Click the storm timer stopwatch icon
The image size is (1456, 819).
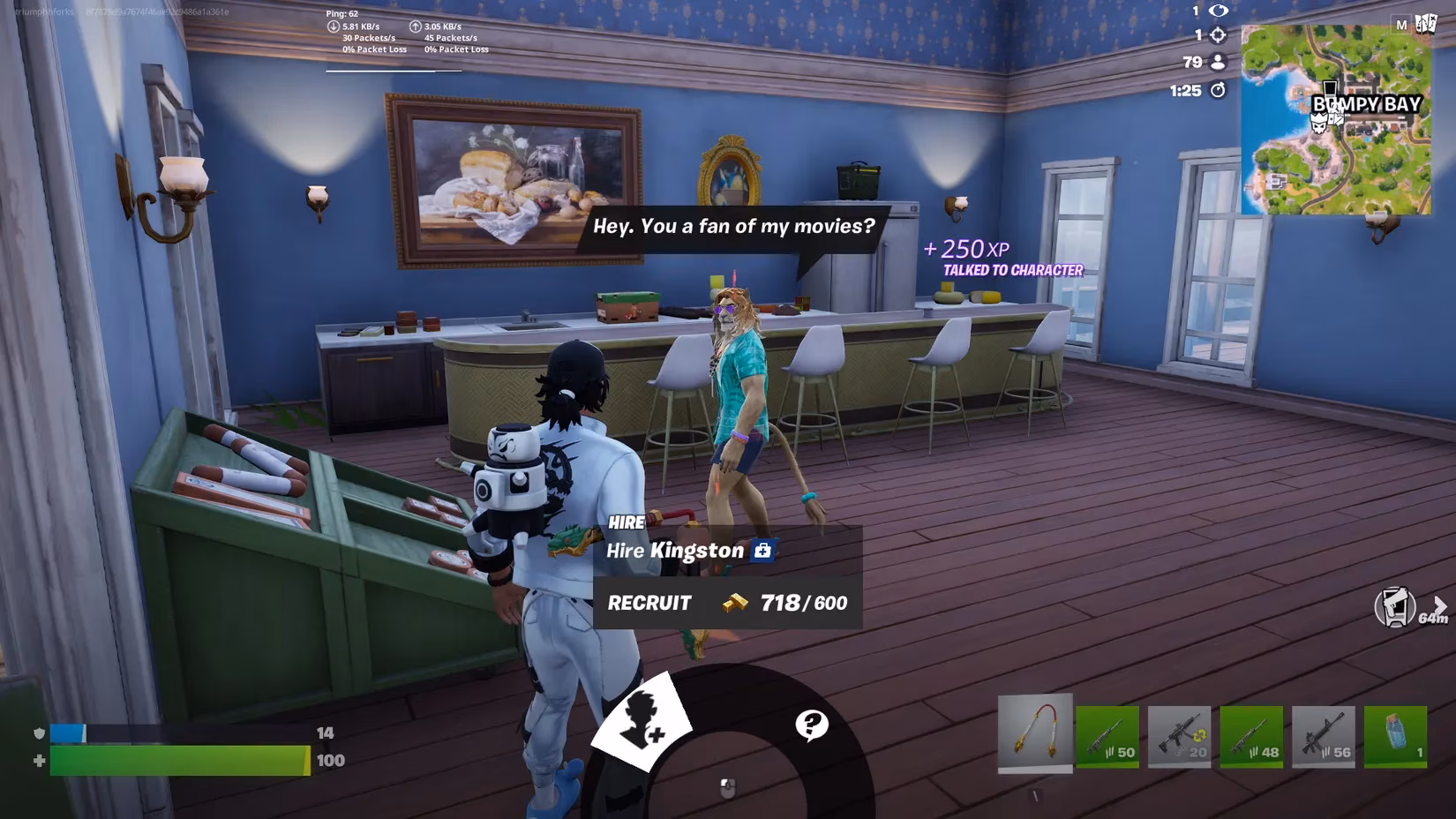1220,89
